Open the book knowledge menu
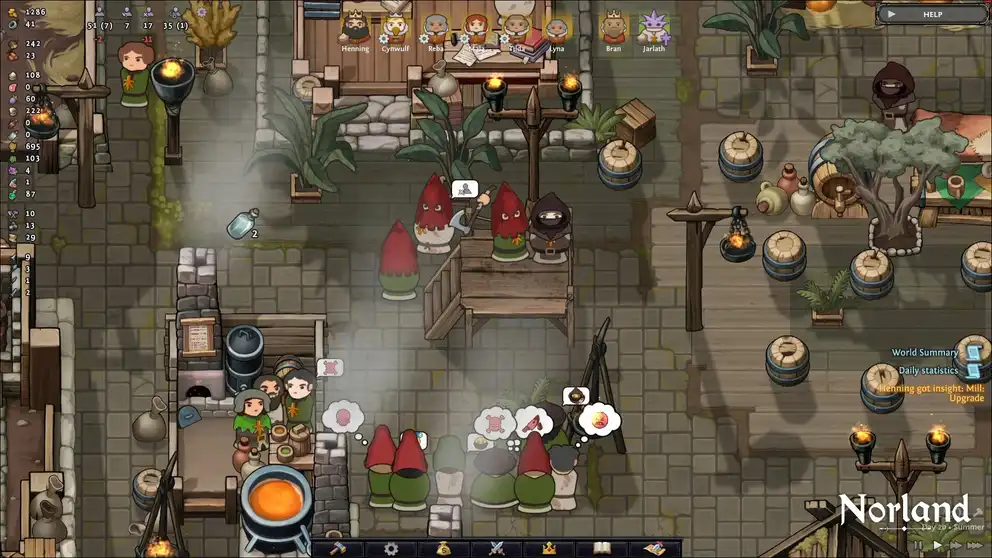 [601, 548]
